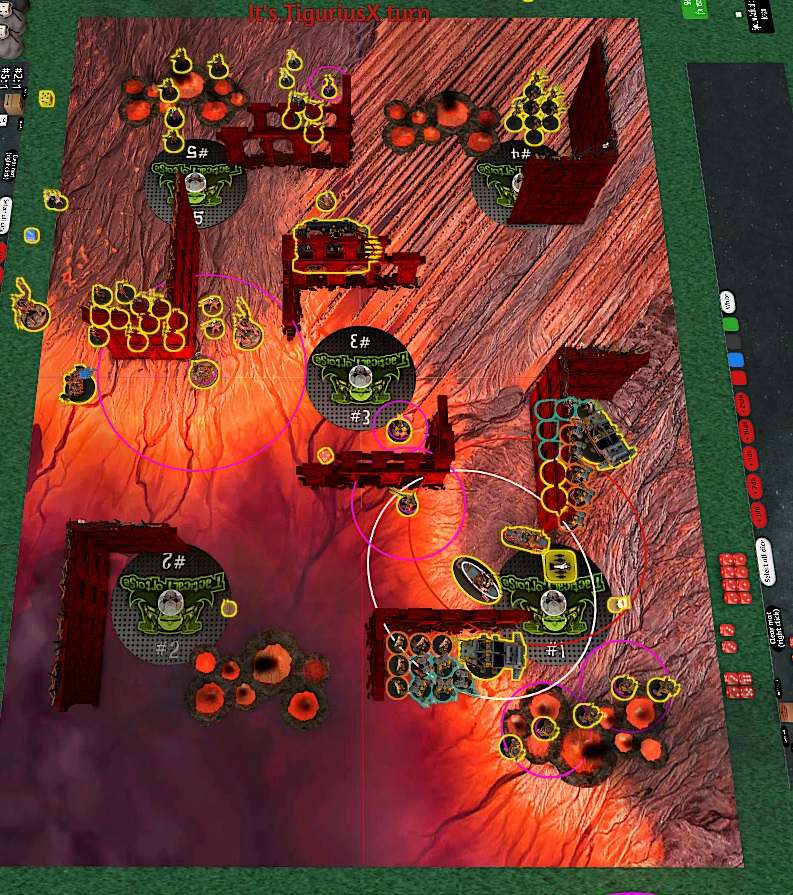Click Clear mat on the right dice mat
This screenshot has height=895, width=793.
[776, 630]
